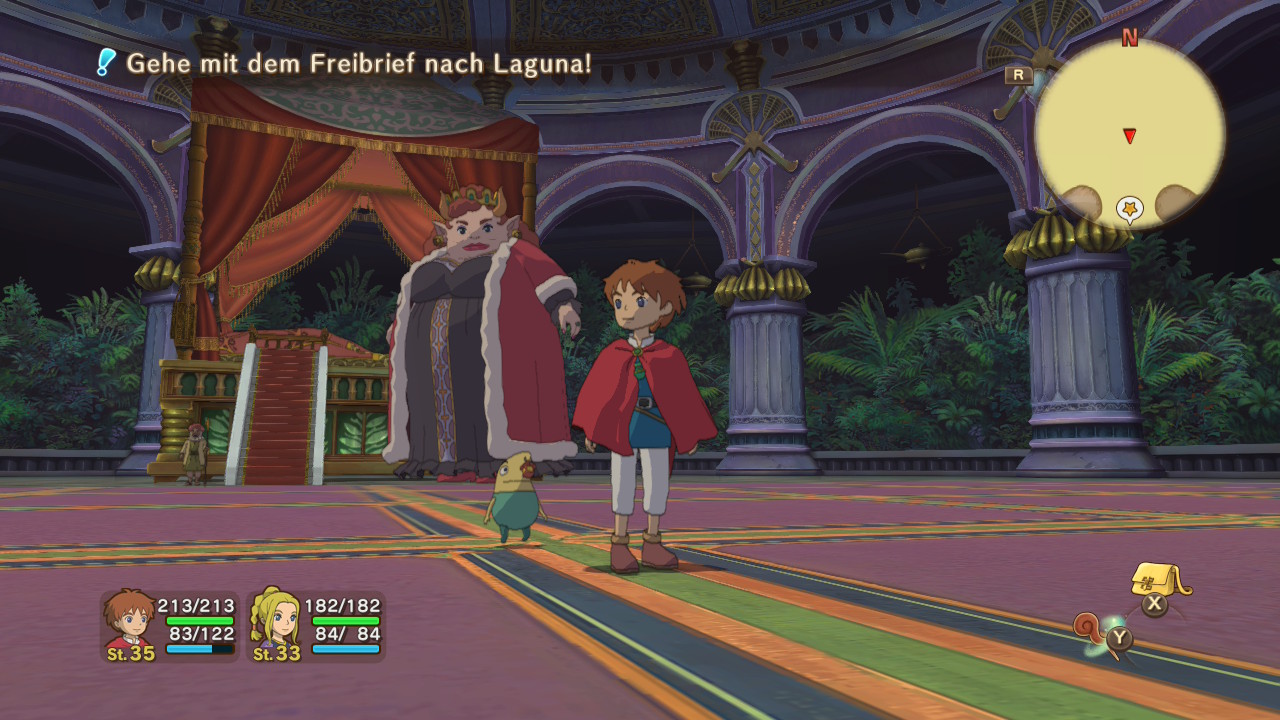Click the circular minimap
The height and width of the screenshot is (720, 1280).
pos(1129,133)
